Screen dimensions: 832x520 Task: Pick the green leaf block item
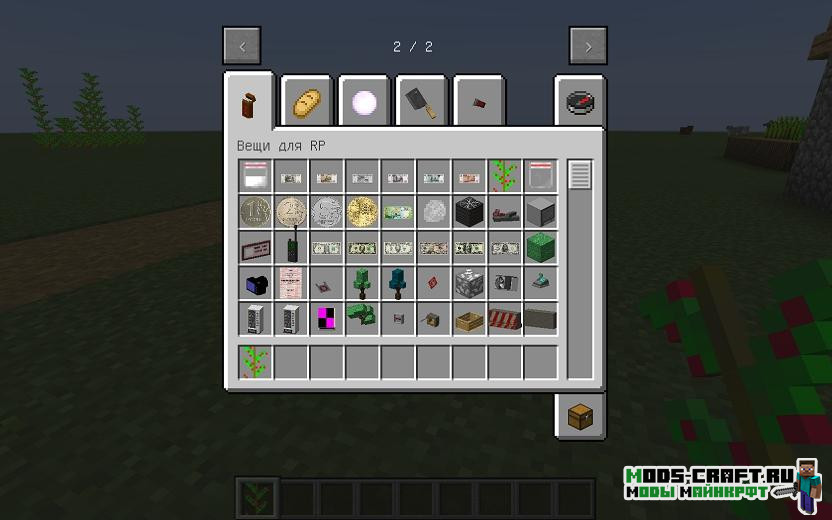540,248
